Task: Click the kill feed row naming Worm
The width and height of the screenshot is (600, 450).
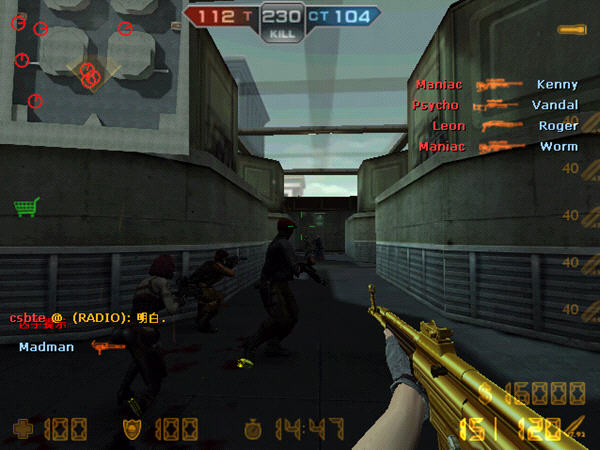Action: 497,147
